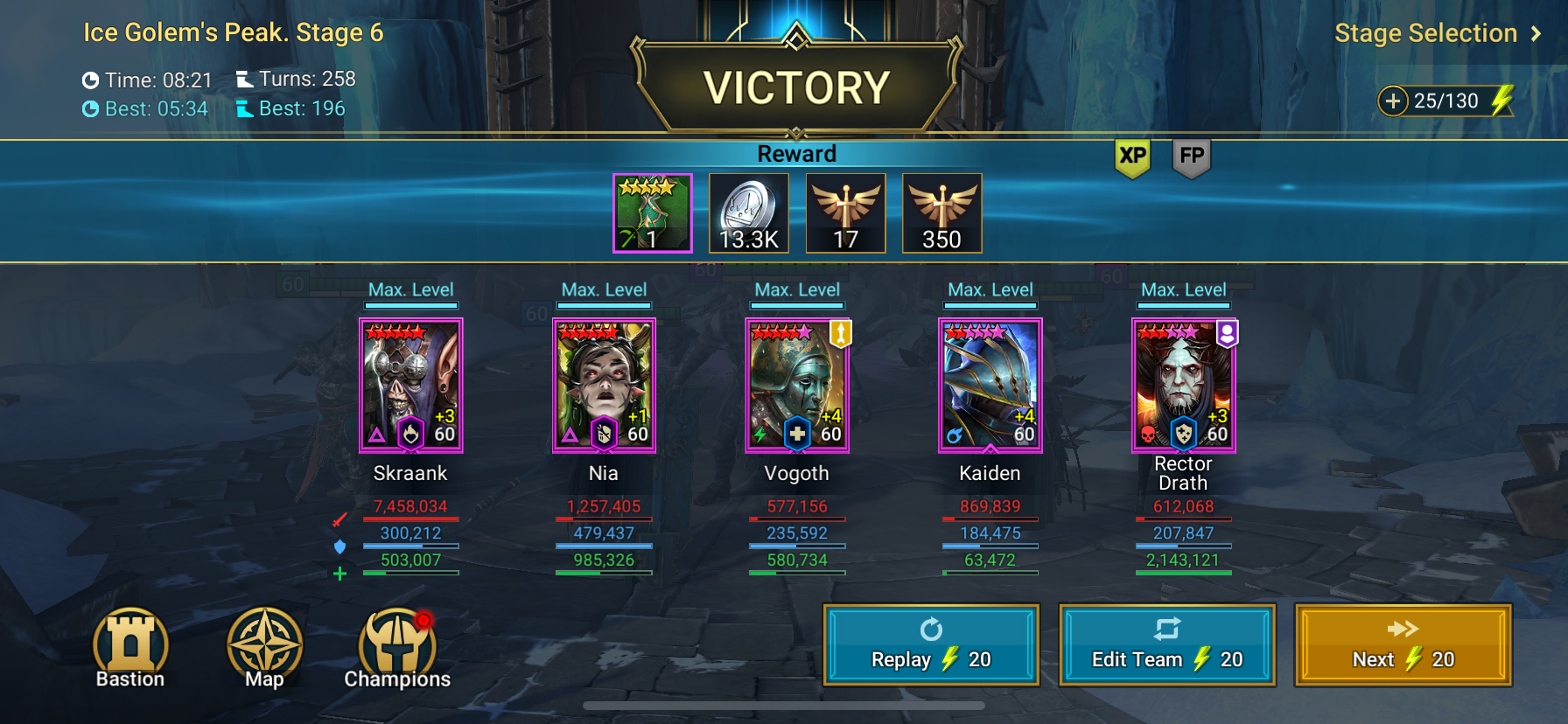1568x724 pixels.
Task: Add more energy with the plus button
Action: tap(1392, 101)
